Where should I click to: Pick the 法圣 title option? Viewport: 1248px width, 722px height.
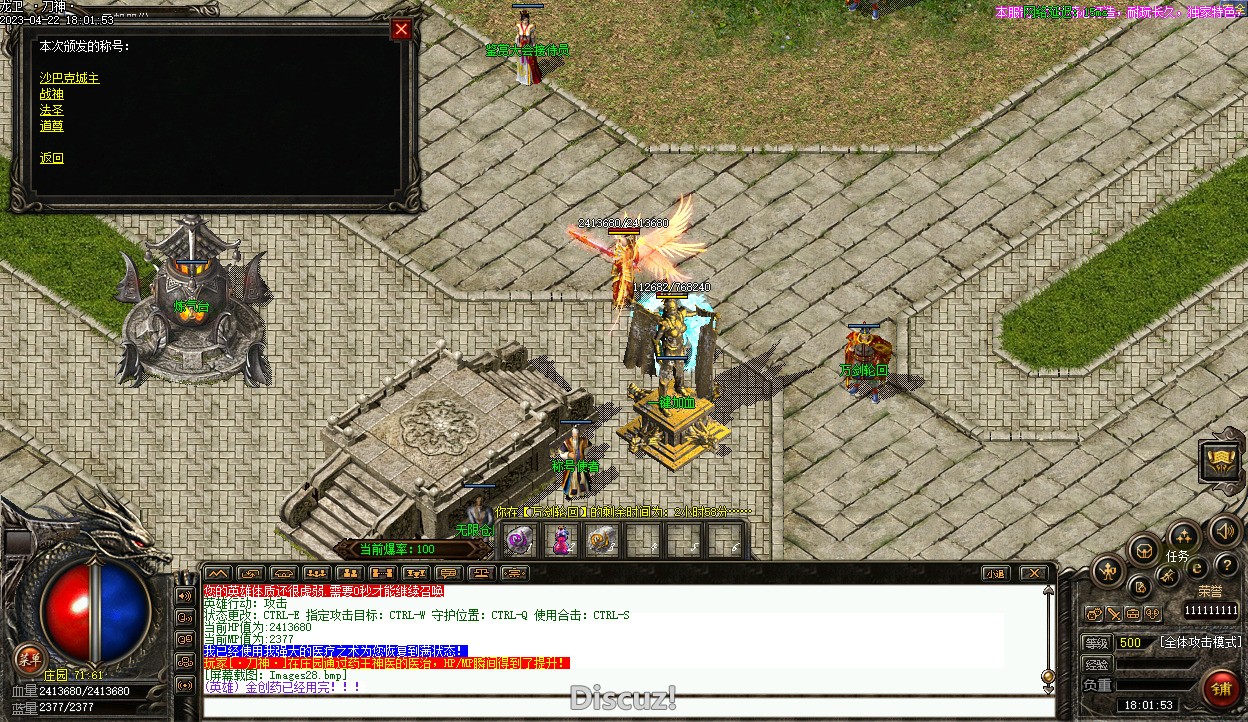[52, 110]
